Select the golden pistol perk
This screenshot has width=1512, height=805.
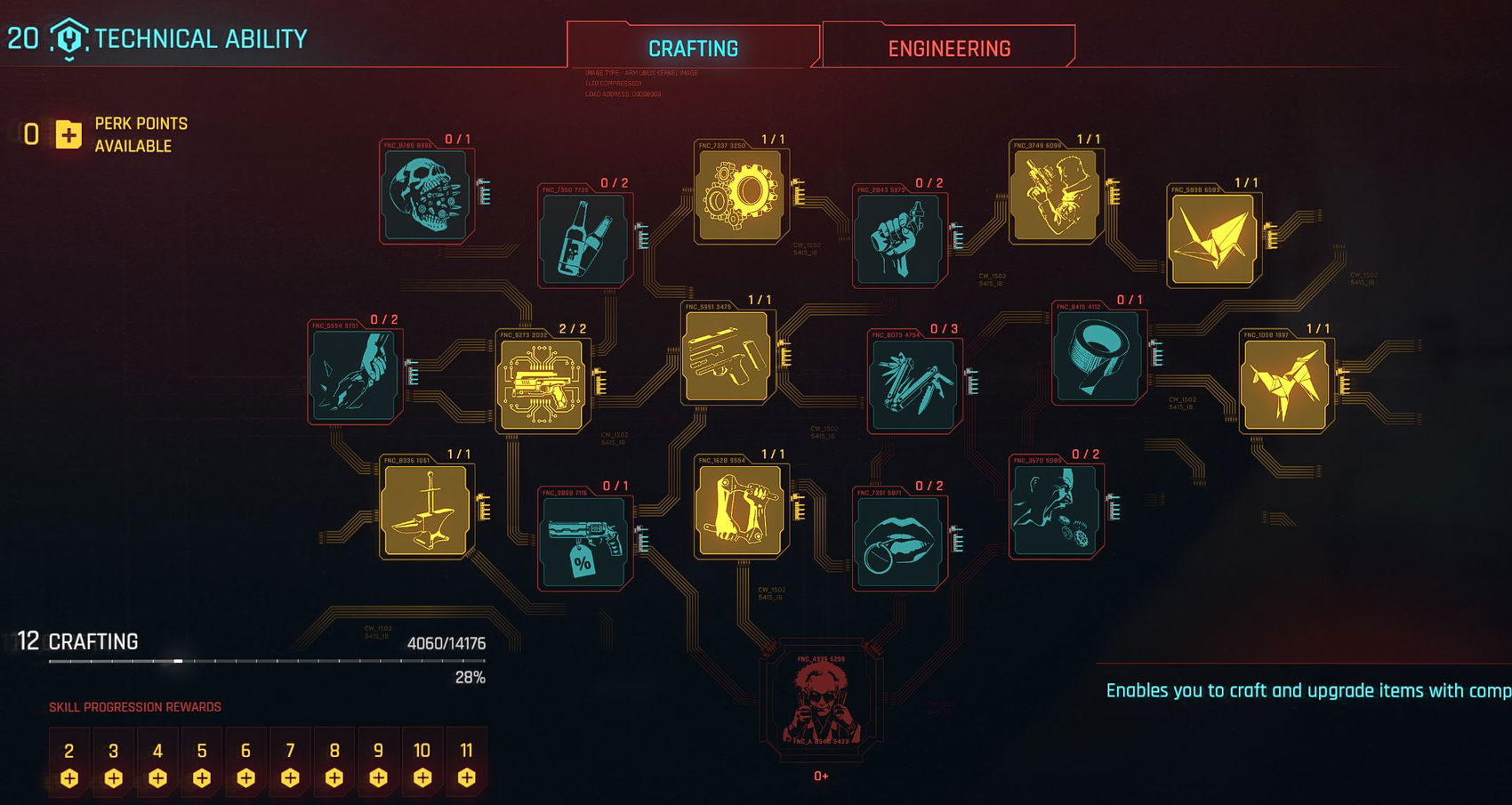[728, 356]
